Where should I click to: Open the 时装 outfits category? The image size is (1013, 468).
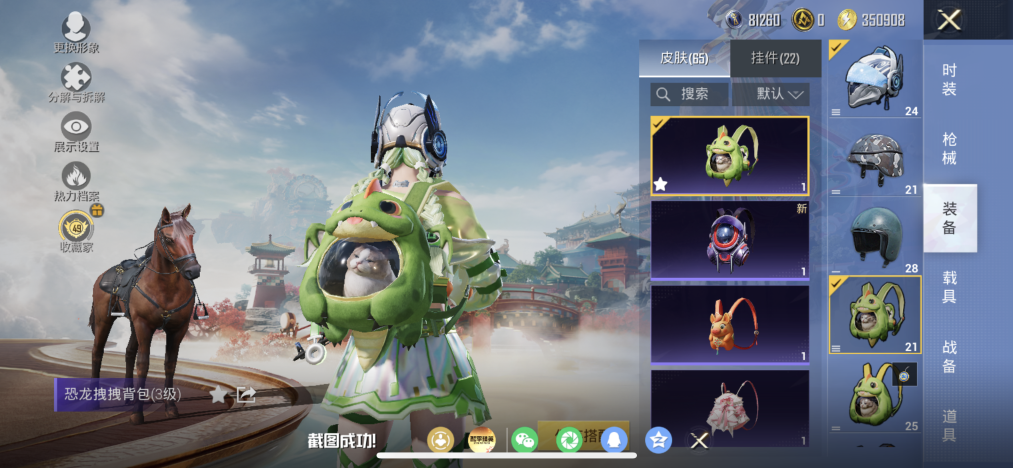pyautogui.click(x=949, y=80)
